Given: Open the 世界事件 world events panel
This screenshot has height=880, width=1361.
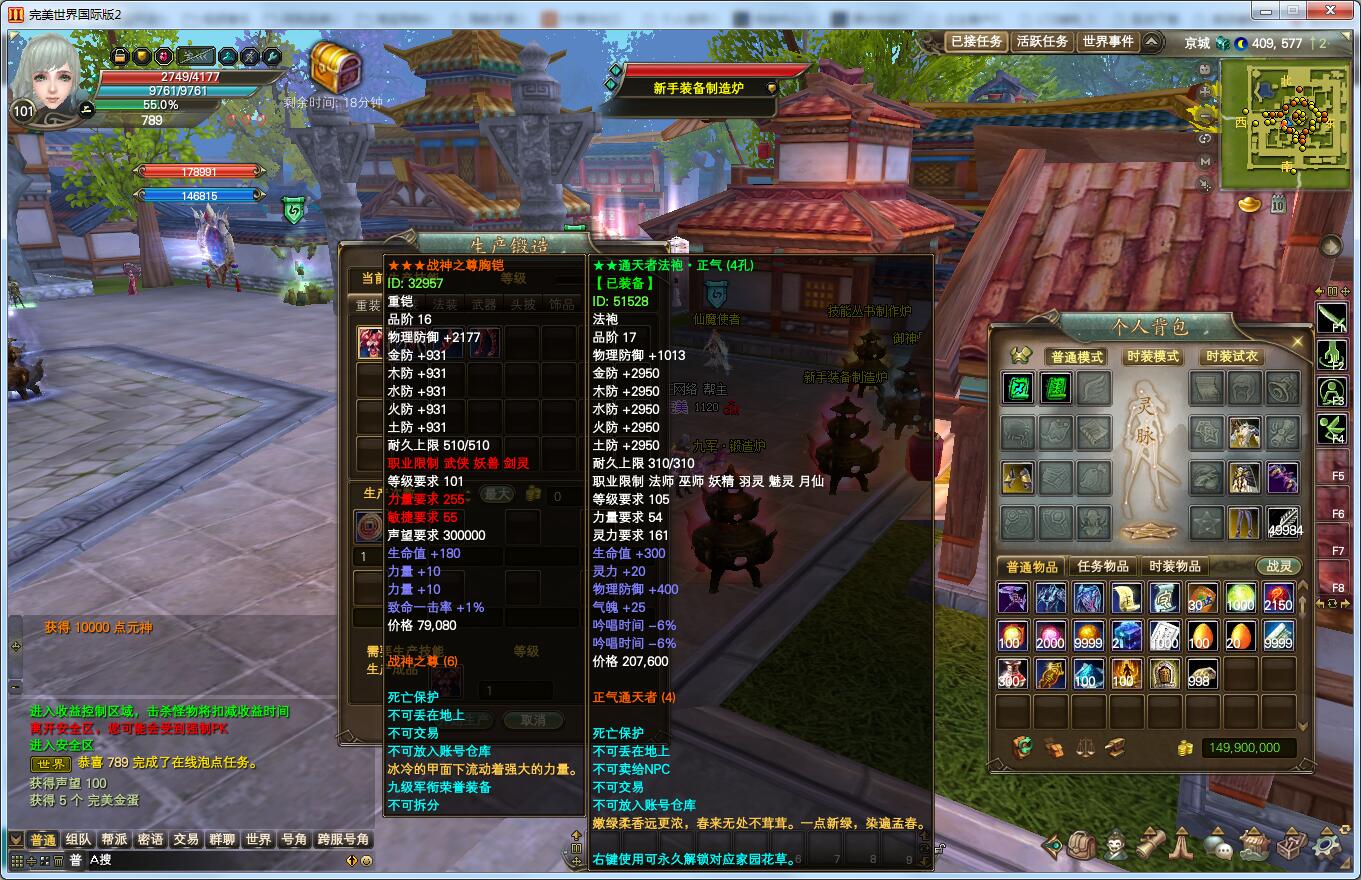Looking at the screenshot, I should coord(1108,42).
